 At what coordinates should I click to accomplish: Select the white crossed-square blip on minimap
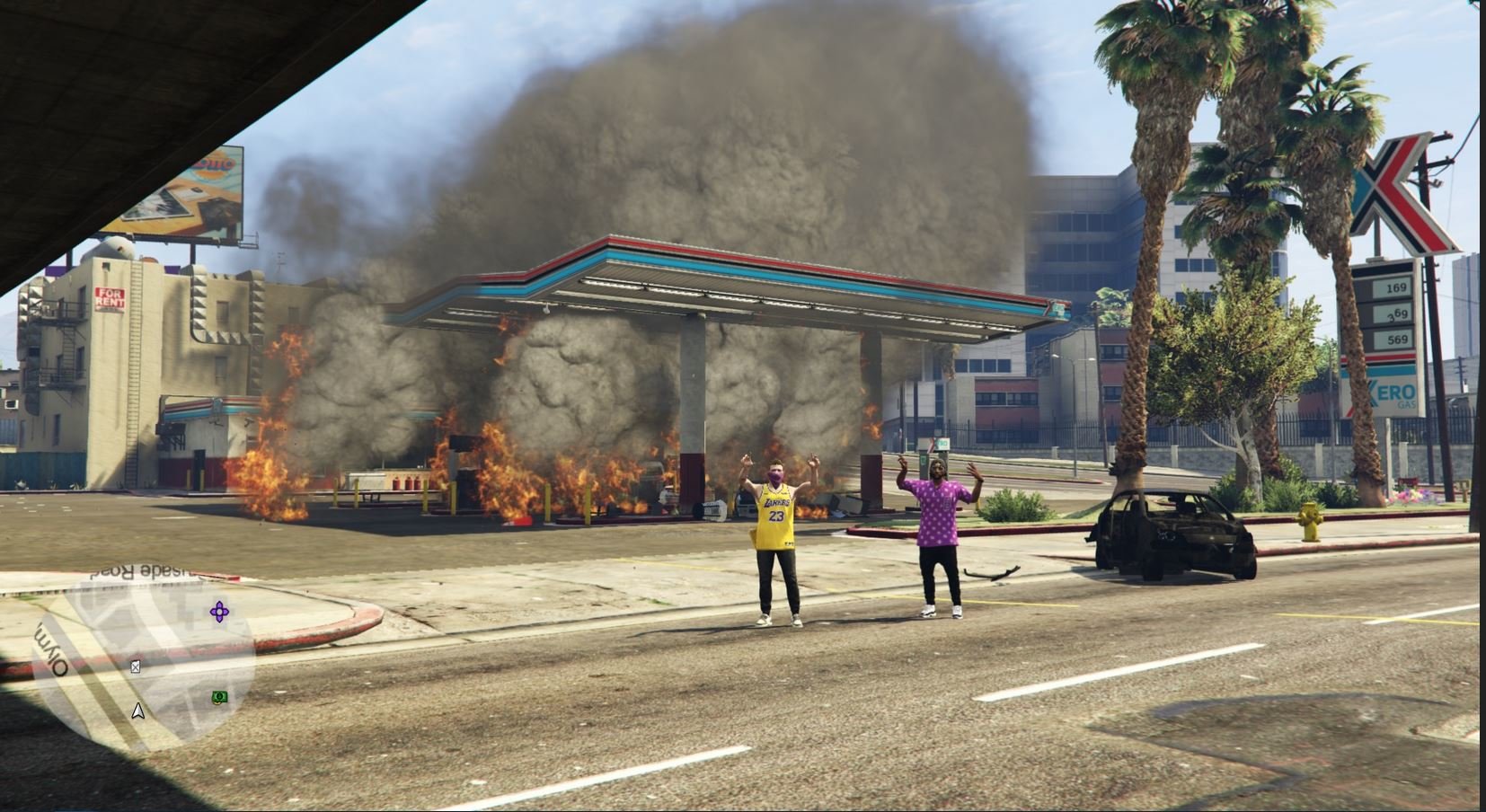136,666
